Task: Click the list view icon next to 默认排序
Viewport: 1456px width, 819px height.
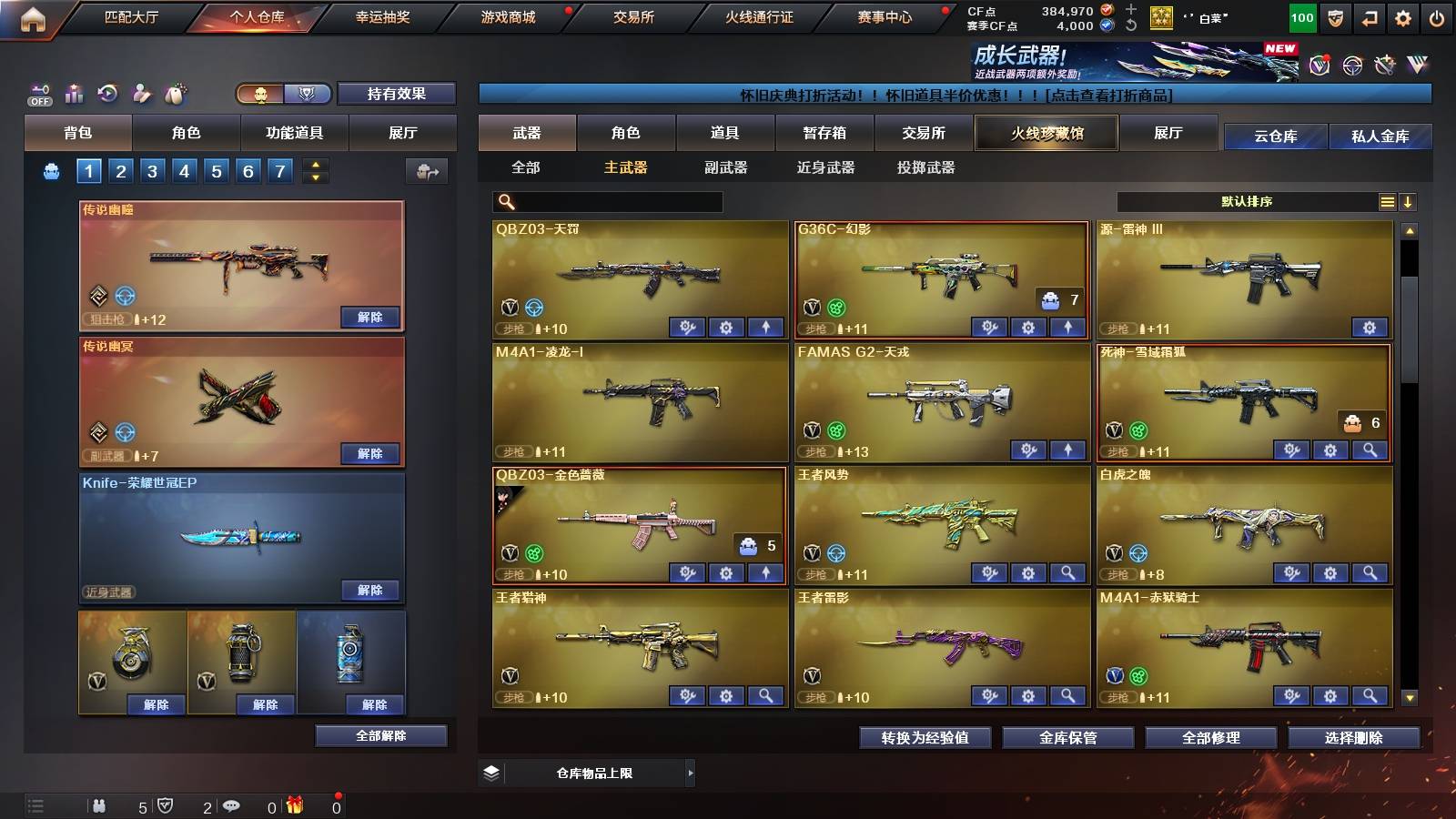Action: coord(1387,201)
